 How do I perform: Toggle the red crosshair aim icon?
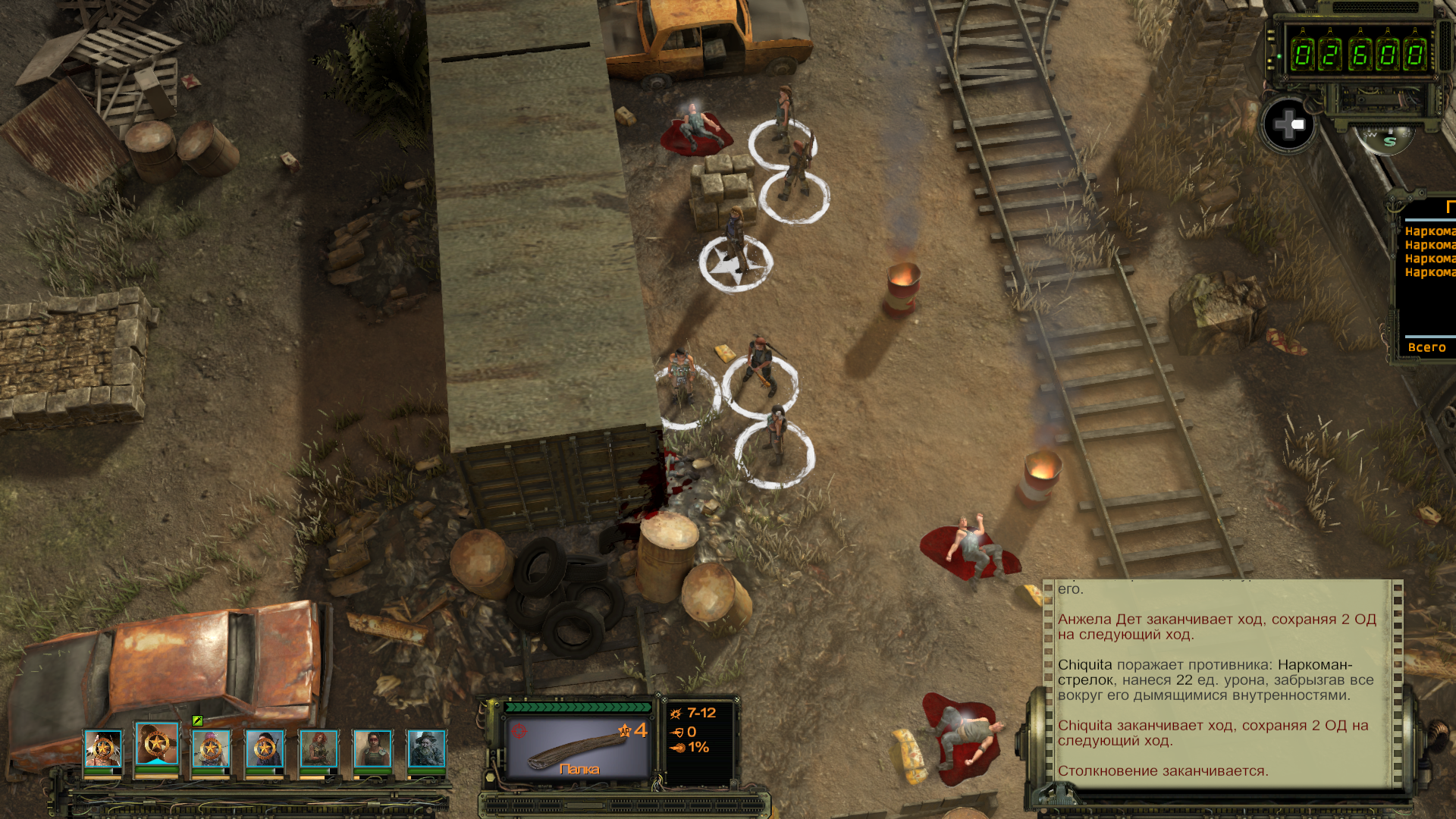pyautogui.click(x=519, y=731)
